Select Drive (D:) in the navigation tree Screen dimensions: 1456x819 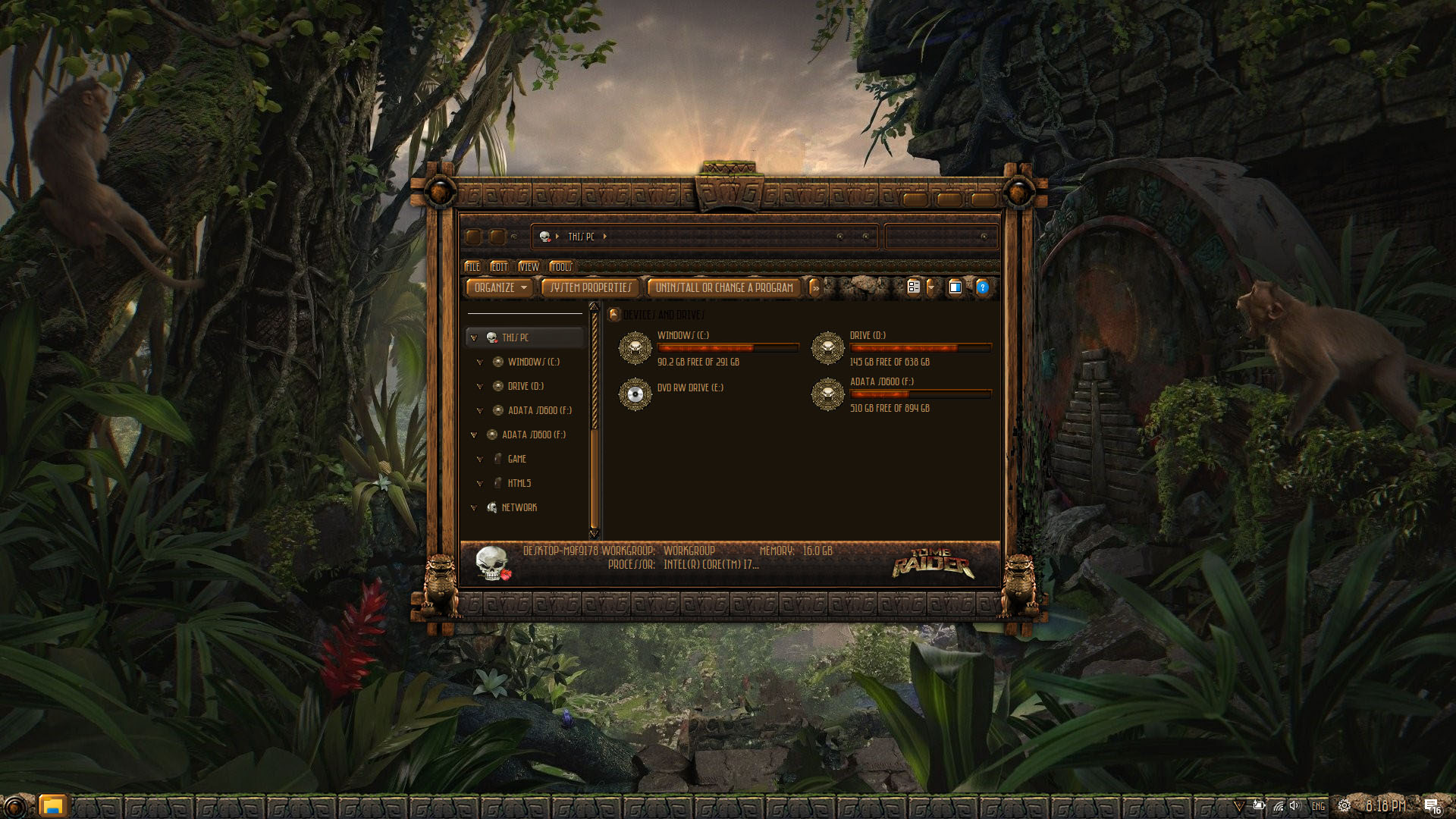coord(526,387)
